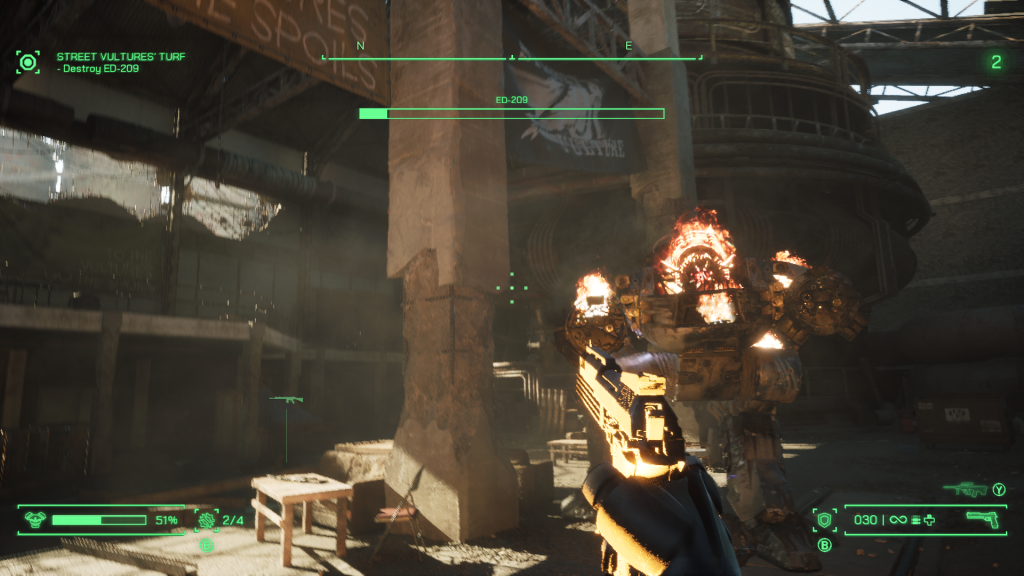This screenshot has height=576, width=1024.
Task: Activate the shield ability icon
Action: coord(825,520)
